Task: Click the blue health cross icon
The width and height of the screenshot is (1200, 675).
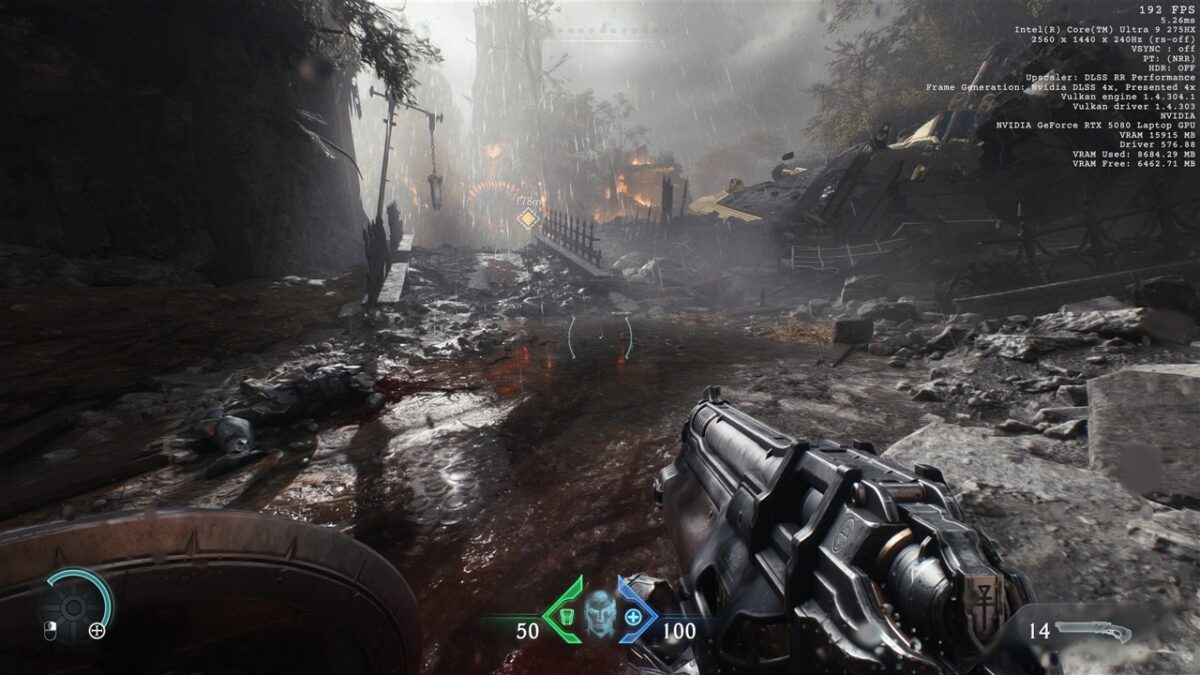Action: tap(632, 616)
